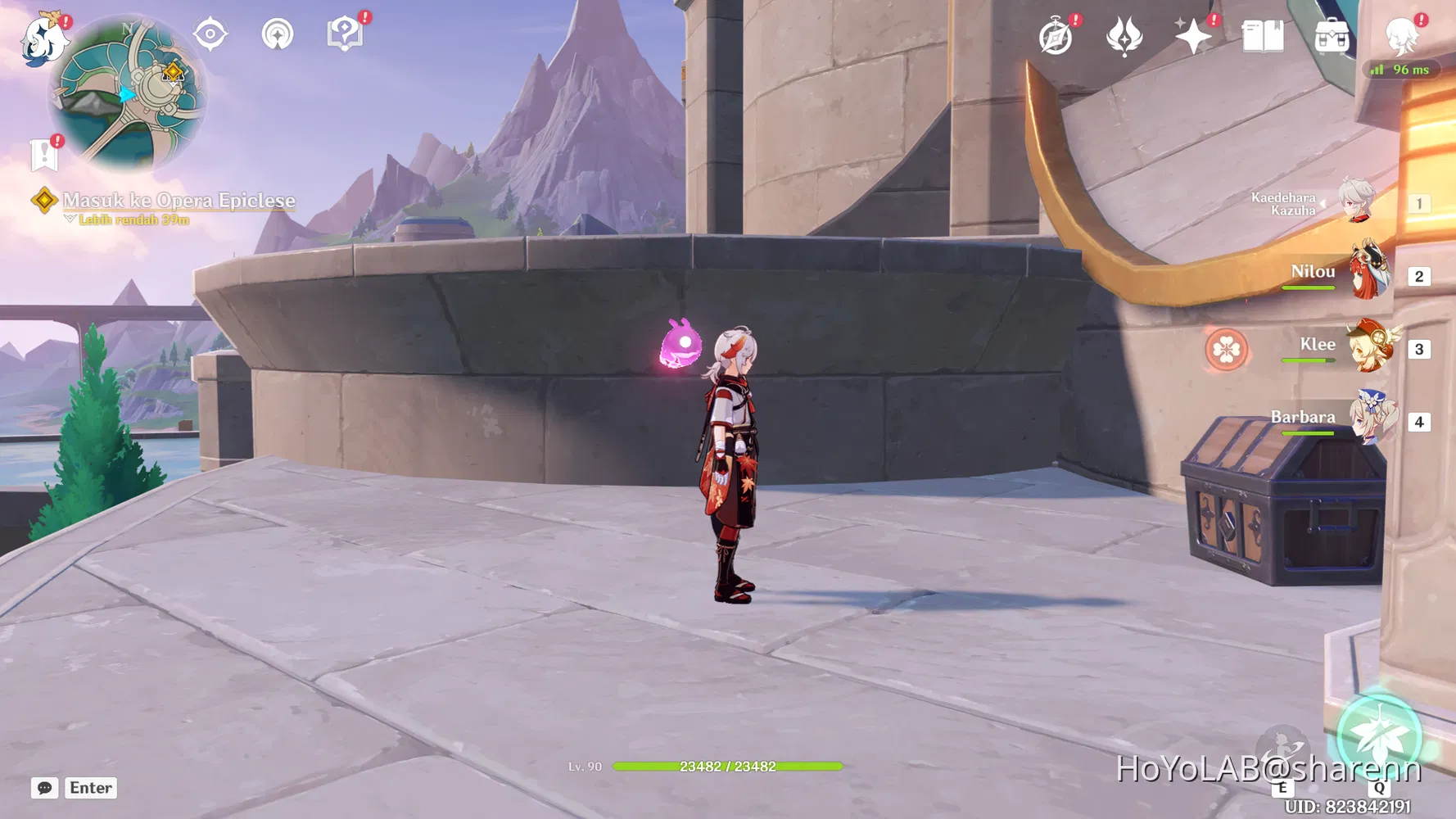Open the tutorial book with question mark

click(x=347, y=33)
